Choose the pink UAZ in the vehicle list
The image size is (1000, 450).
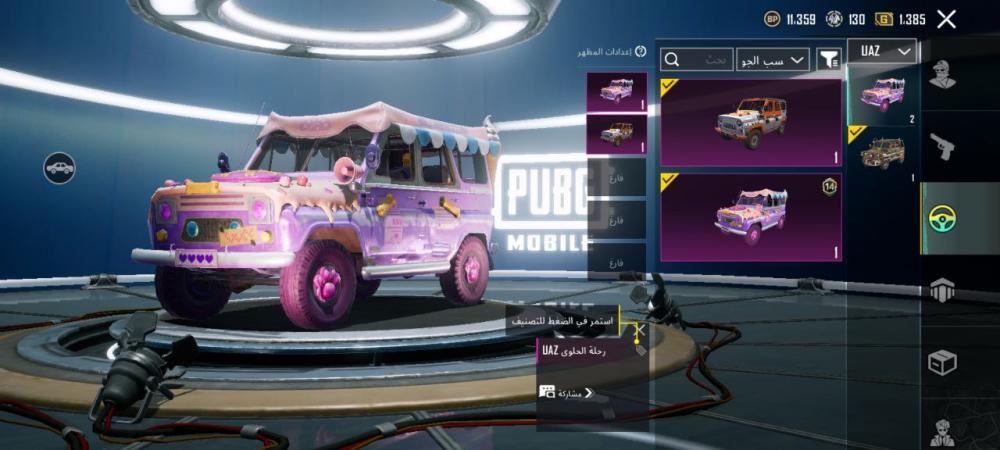coord(881,93)
